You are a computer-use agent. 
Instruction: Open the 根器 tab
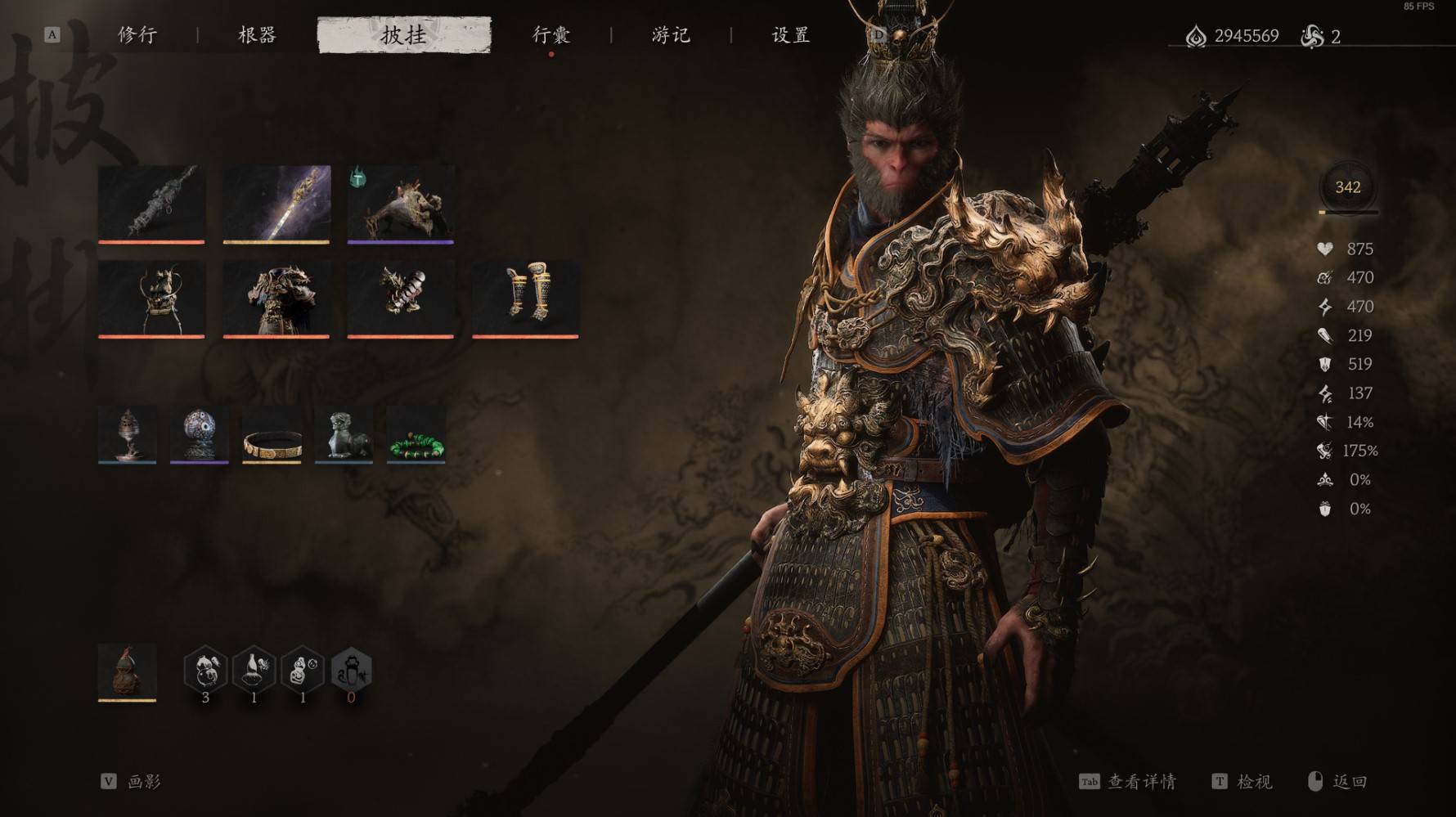tap(257, 35)
